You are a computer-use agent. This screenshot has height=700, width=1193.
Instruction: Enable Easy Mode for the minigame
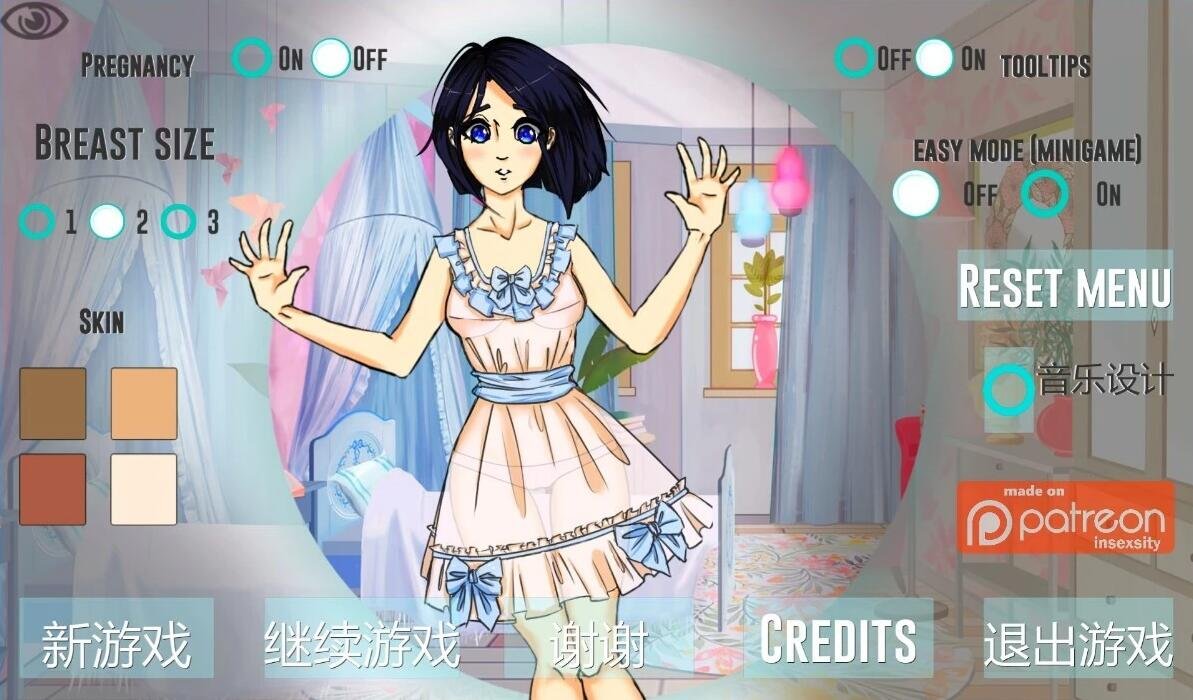1044,193
